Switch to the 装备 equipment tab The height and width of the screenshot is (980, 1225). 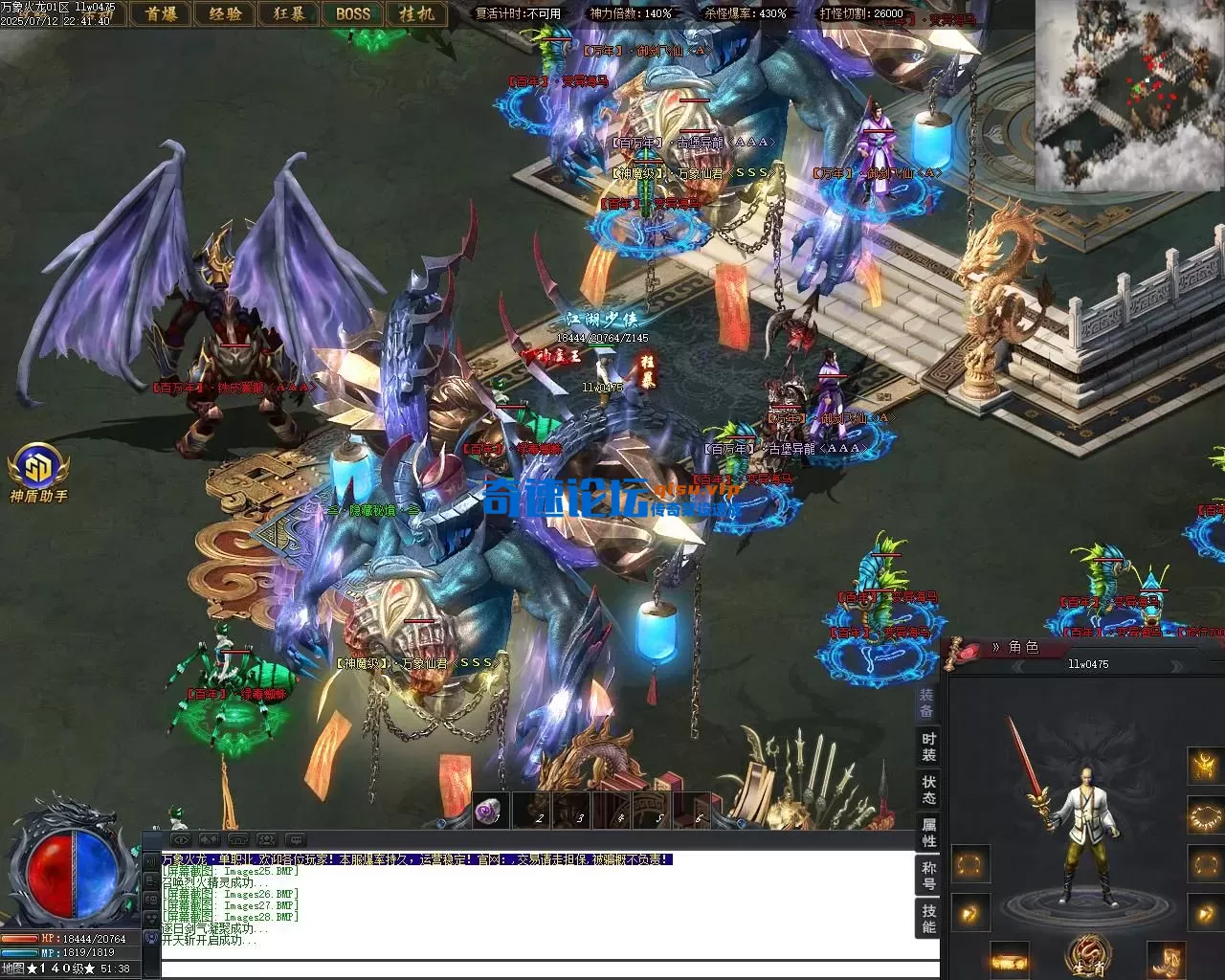926,704
